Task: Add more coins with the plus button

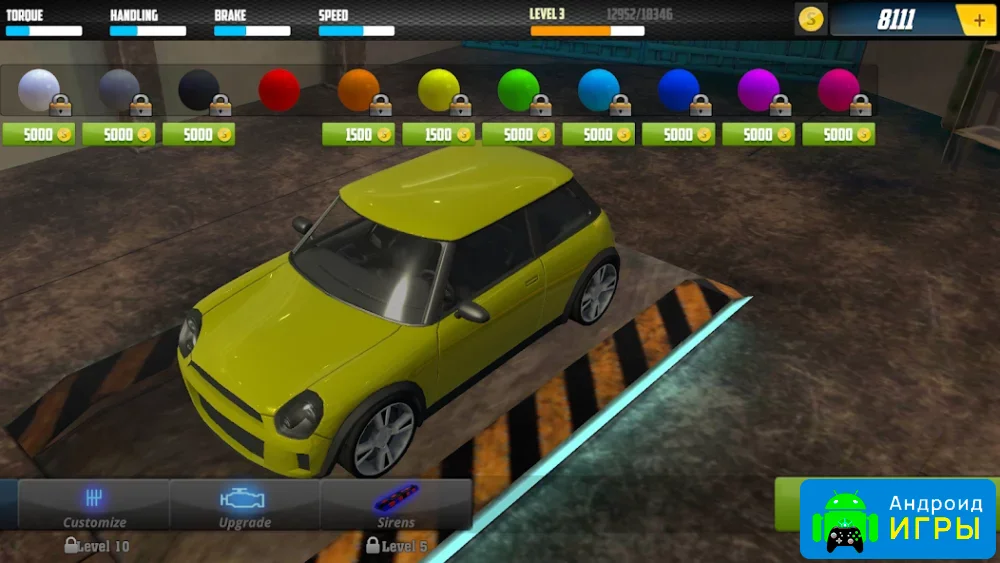Action: 975,19
